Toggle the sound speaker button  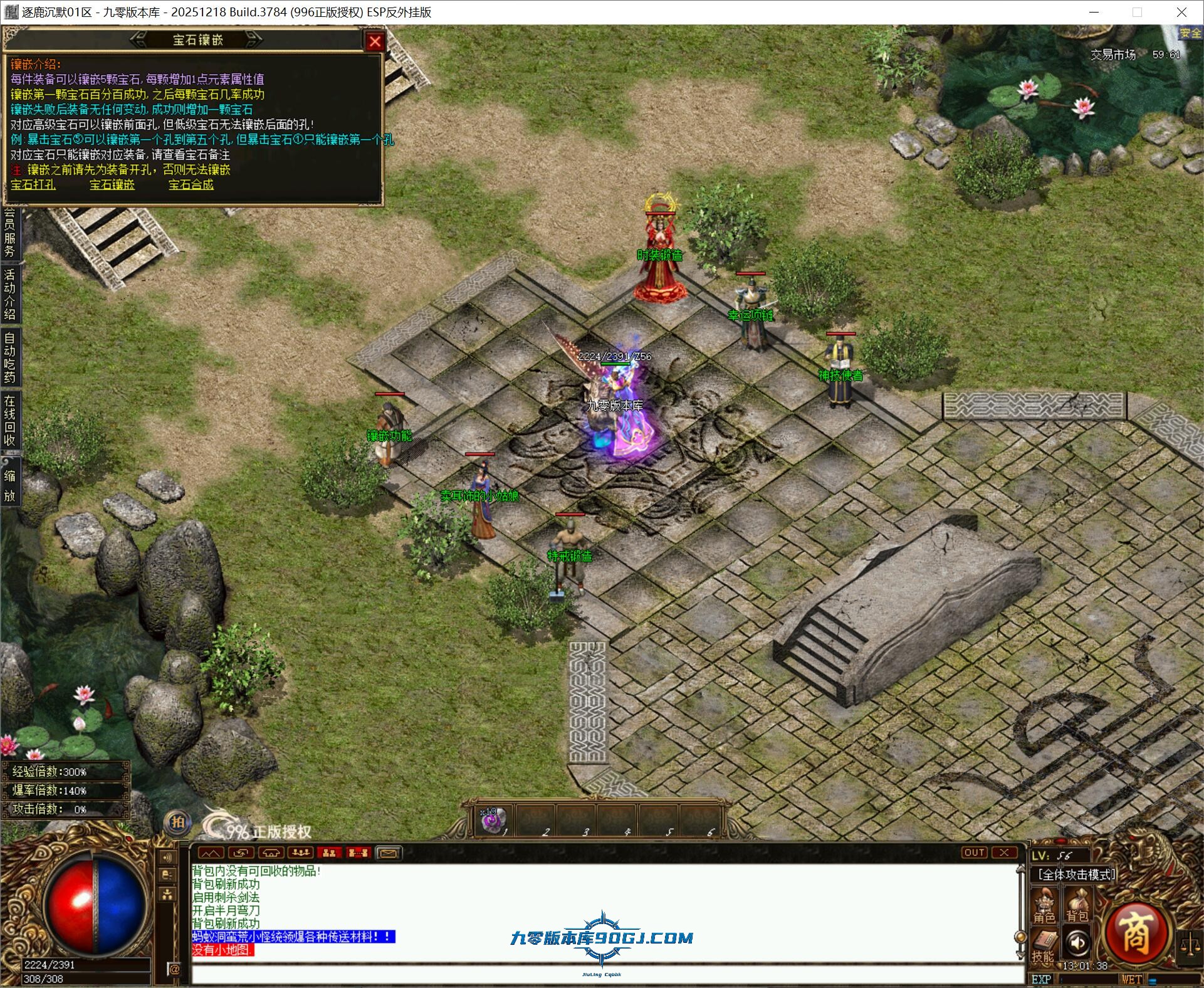[x=1077, y=943]
